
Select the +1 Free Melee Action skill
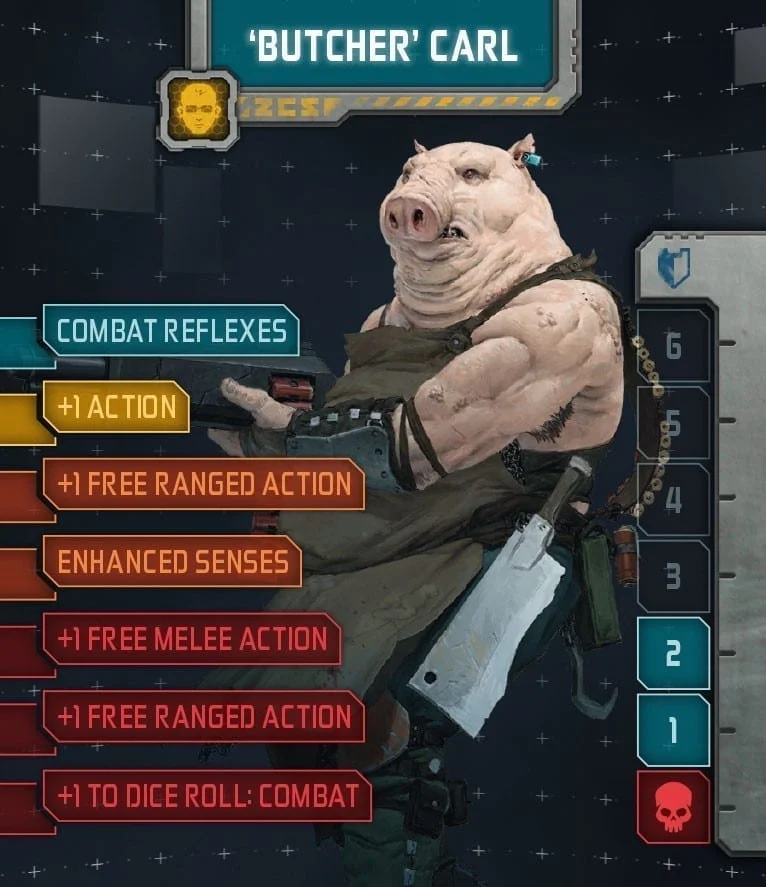pos(192,639)
